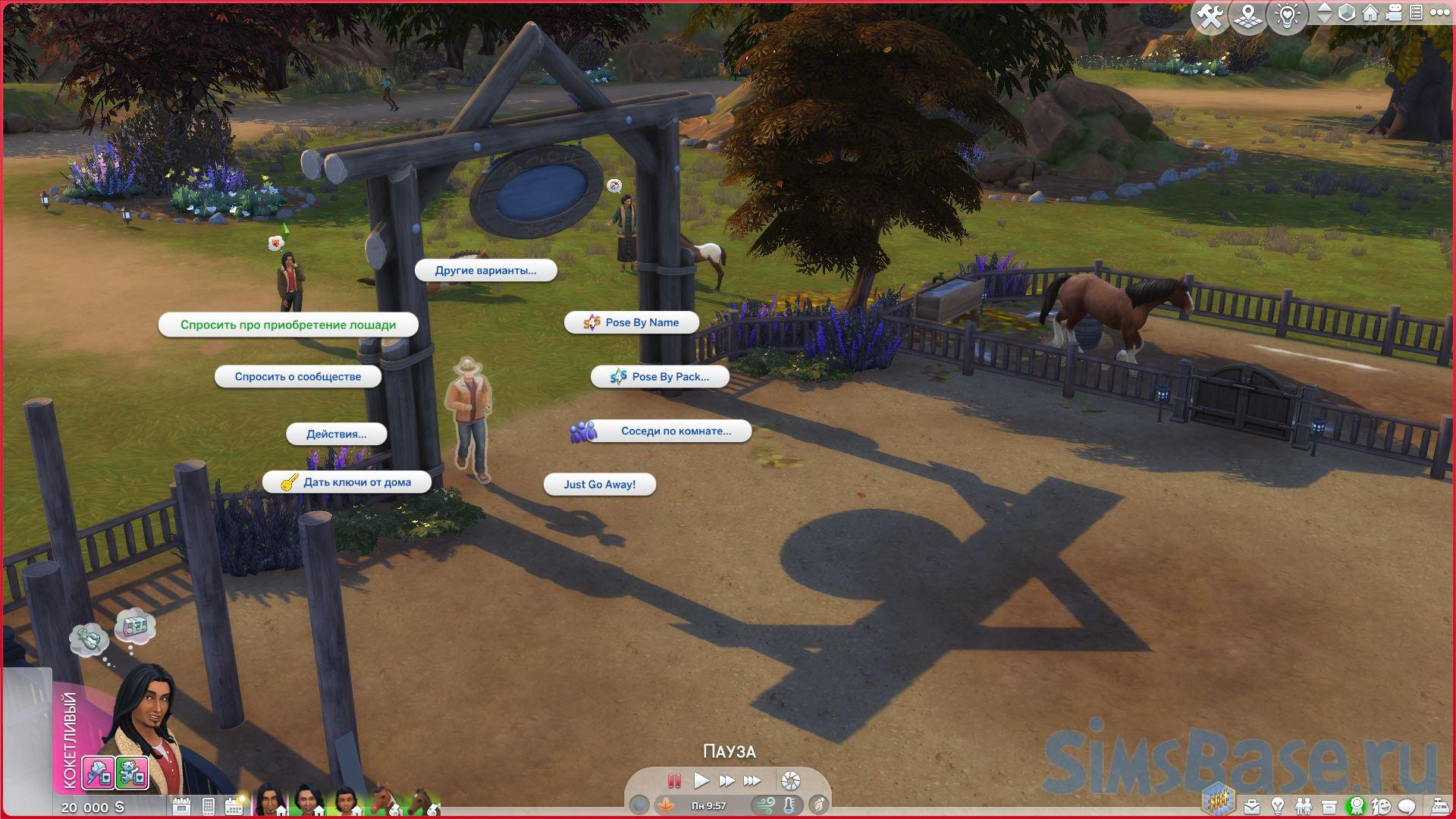Open the calendar icon next to the funds
The width and height of the screenshot is (1456, 819).
pyautogui.click(x=181, y=806)
